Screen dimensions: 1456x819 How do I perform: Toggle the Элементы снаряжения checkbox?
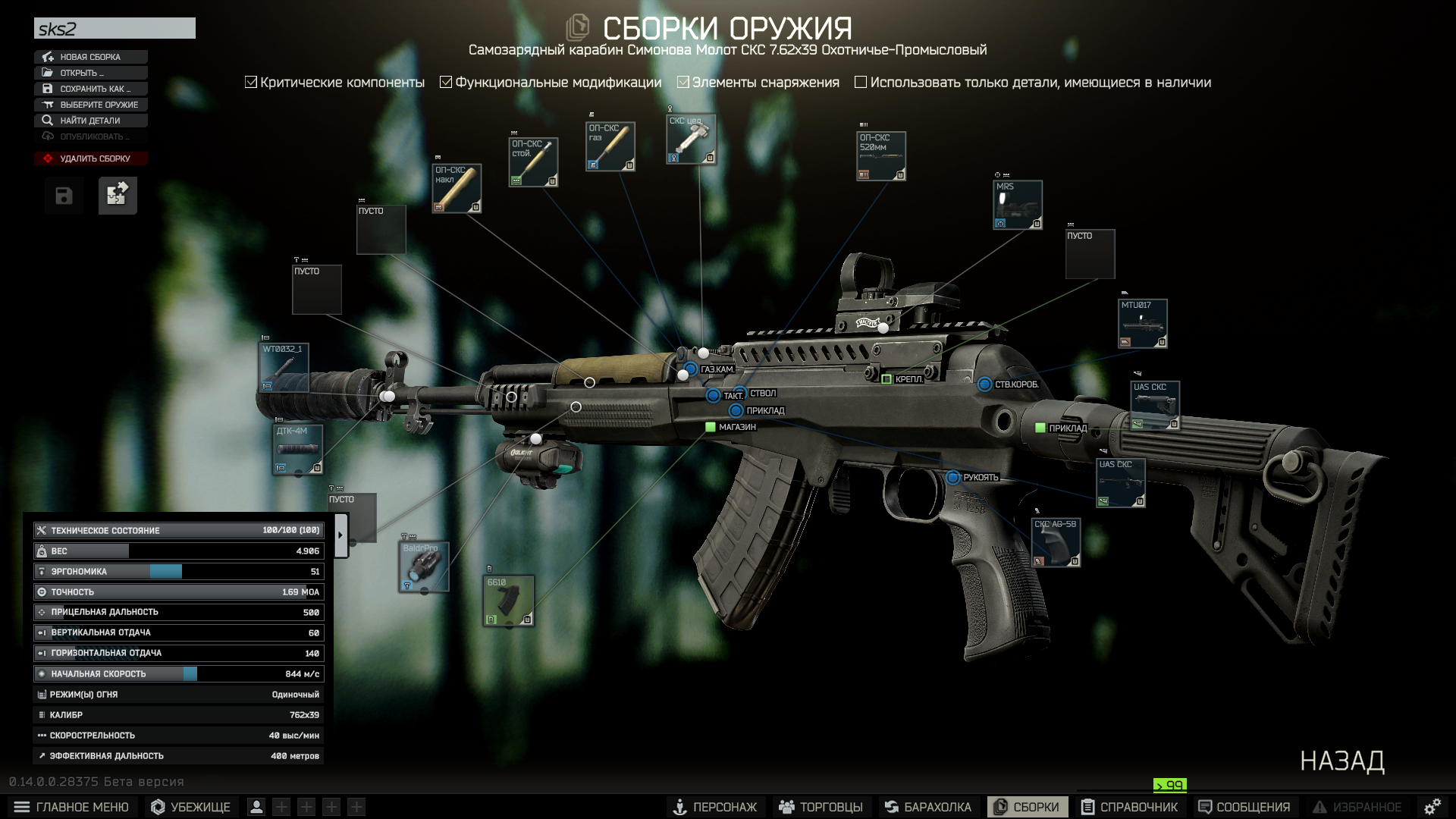pos(683,82)
